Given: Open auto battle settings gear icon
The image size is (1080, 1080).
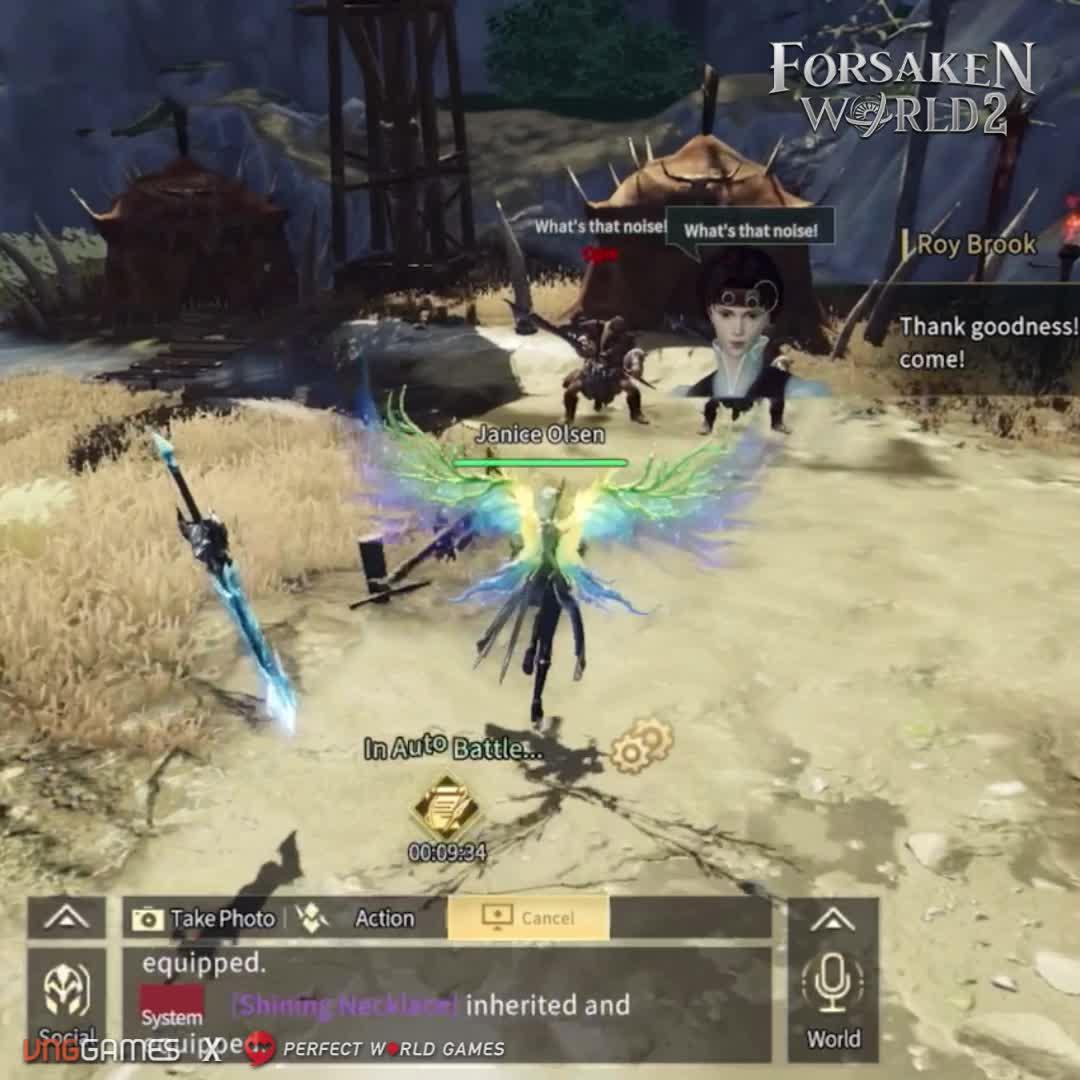Looking at the screenshot, I should [x=641, y=746].
